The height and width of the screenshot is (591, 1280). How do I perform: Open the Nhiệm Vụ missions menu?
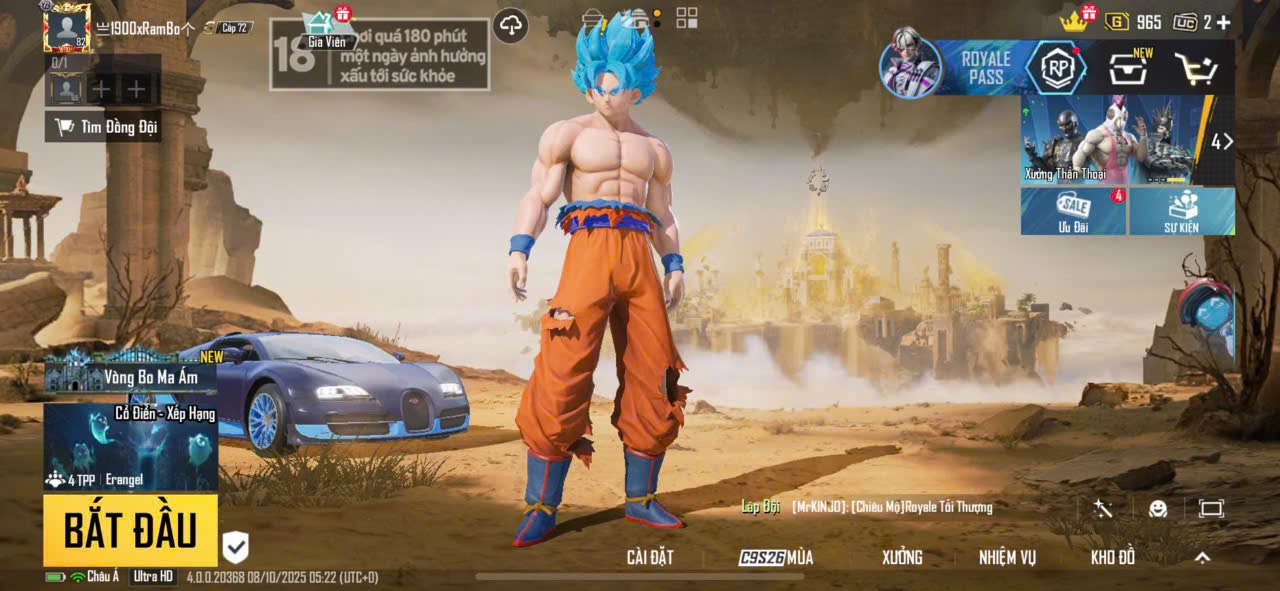coord(1007,558)
